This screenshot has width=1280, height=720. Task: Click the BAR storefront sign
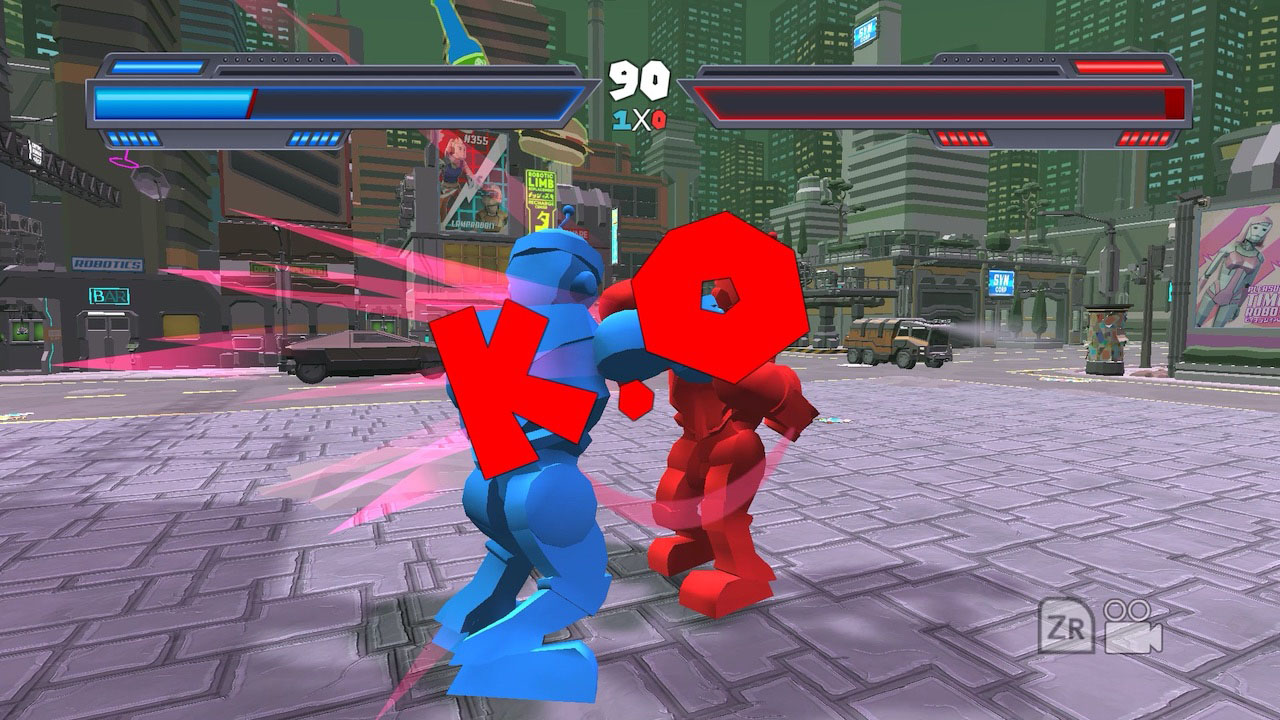click(x=110, y=296)
